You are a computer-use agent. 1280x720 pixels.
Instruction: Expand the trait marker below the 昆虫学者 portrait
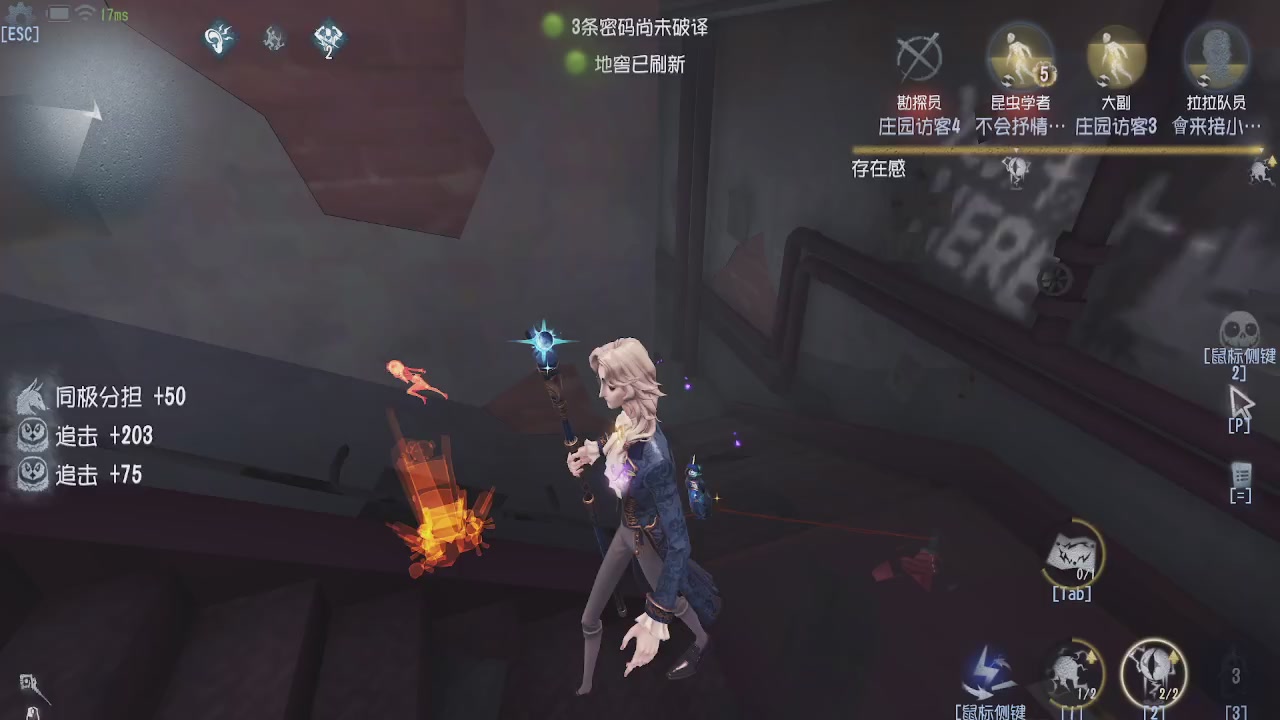[x=1017, y=170]
